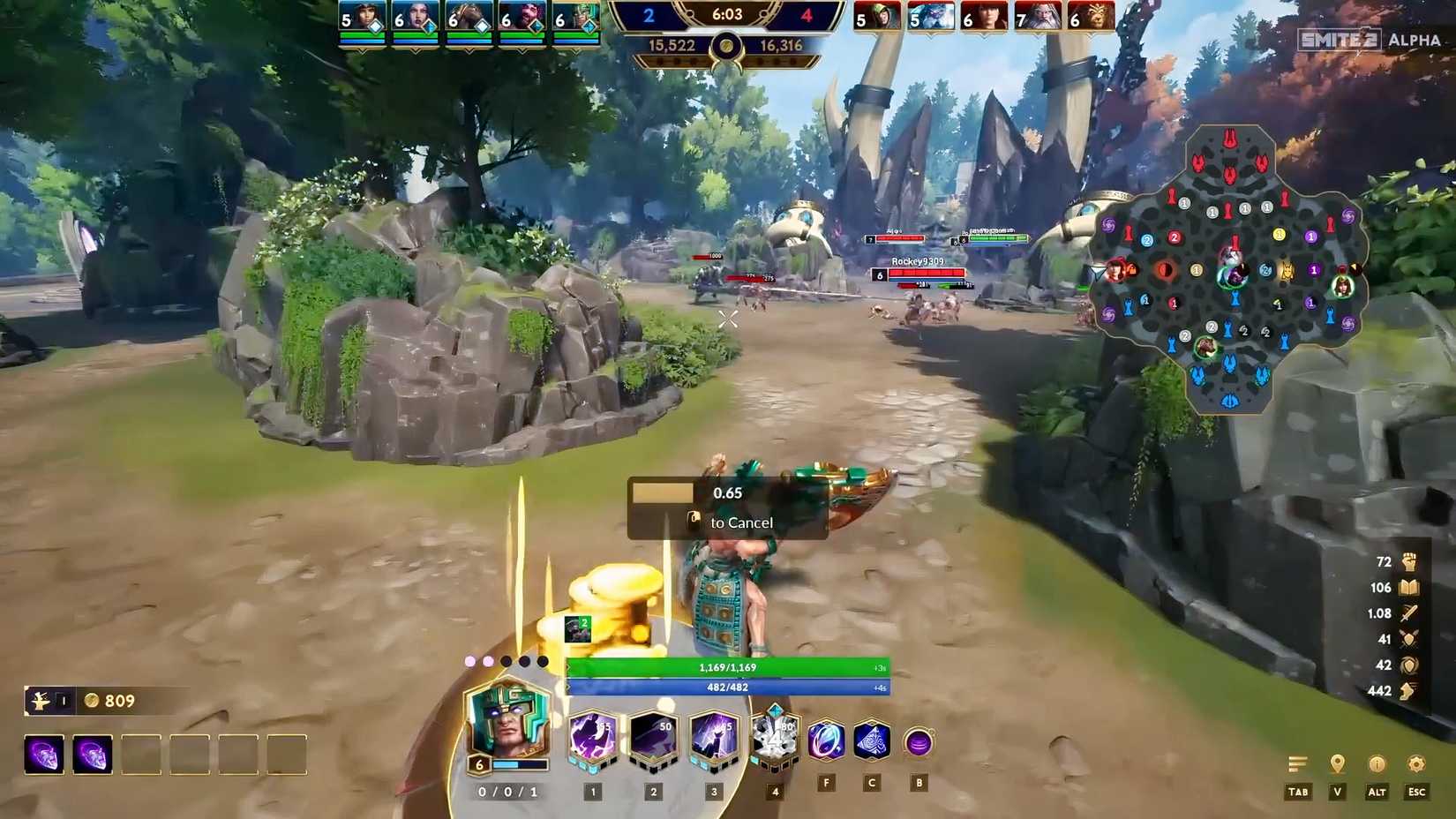Image resolution: width=1456 pixels, height=819 pixels.
Task: Open the item shop anvil icon
Action: click(x=41, y=700)
